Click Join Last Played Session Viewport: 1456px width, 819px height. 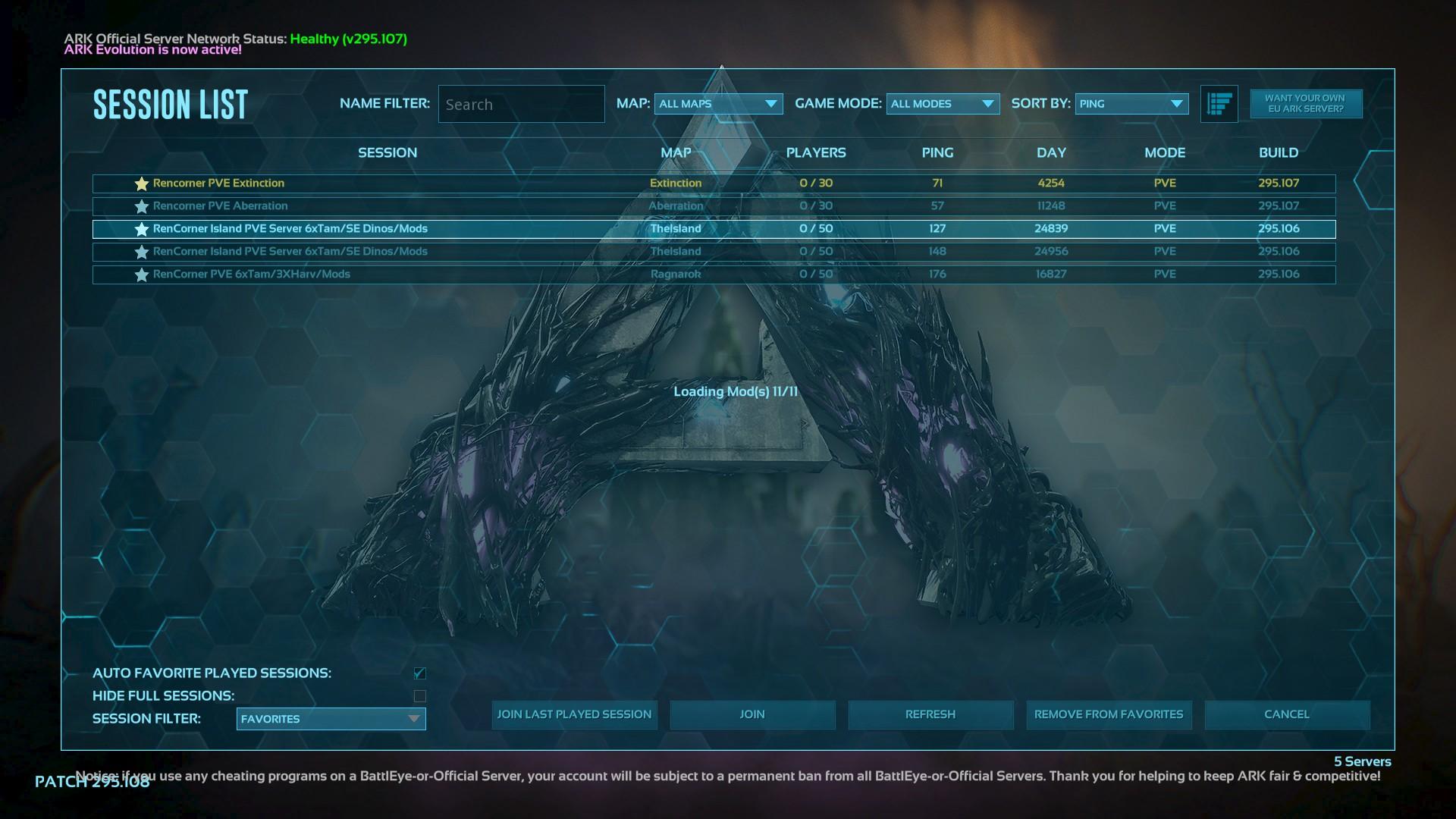click(x=574, y=714)
